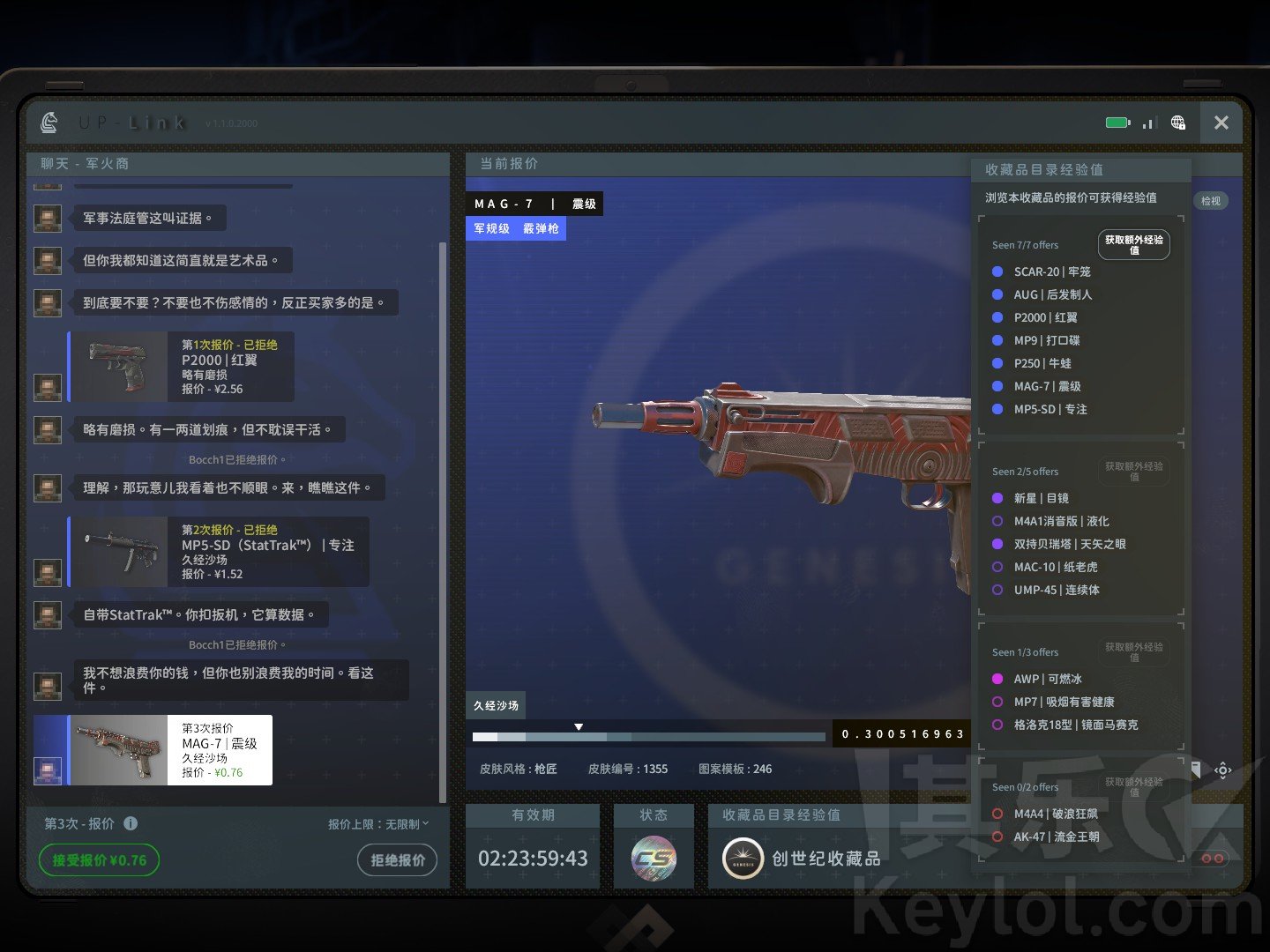The height and width of the screenshot is (952, 1270).
Task: Select the first offer P2000 card
Action: point(181,367)
